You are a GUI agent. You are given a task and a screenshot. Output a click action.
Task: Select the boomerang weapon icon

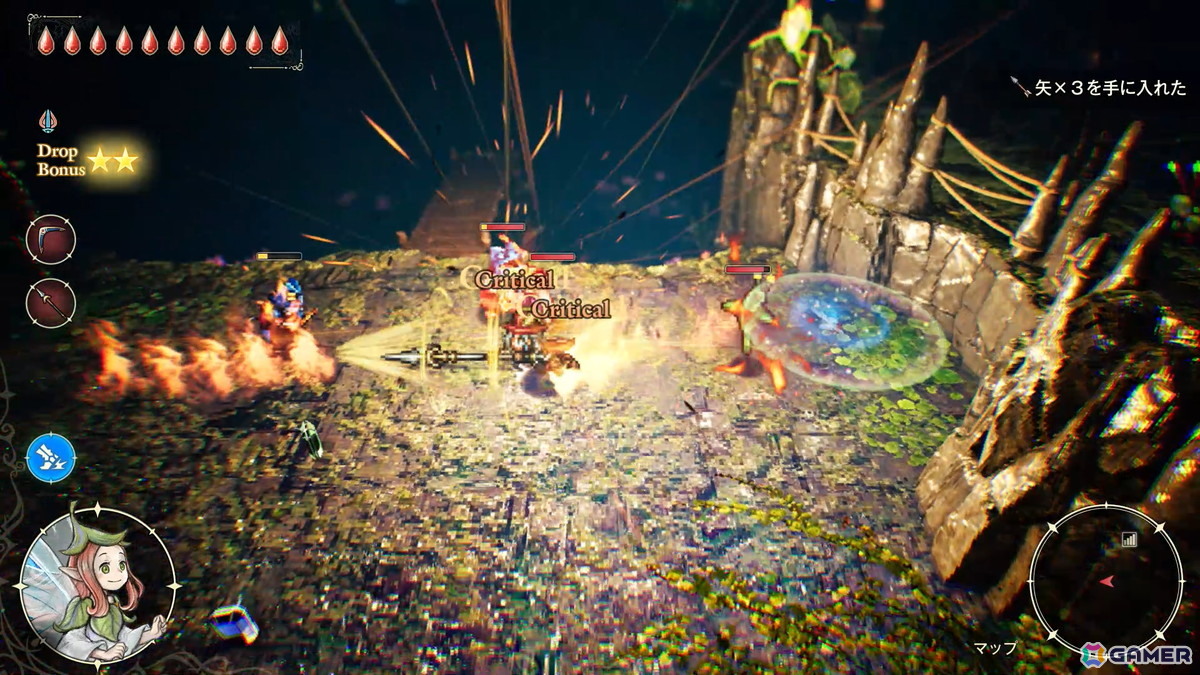click(x=51, y=239)
